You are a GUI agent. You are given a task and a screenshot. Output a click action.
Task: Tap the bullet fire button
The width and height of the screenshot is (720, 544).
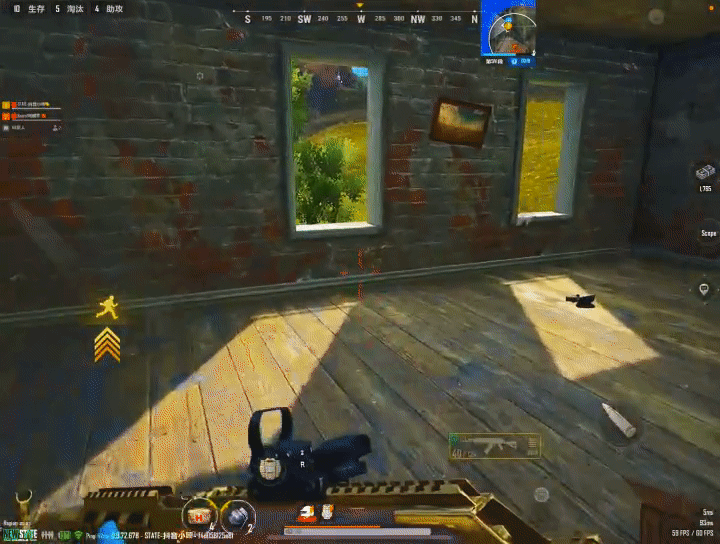coord(617,422)
